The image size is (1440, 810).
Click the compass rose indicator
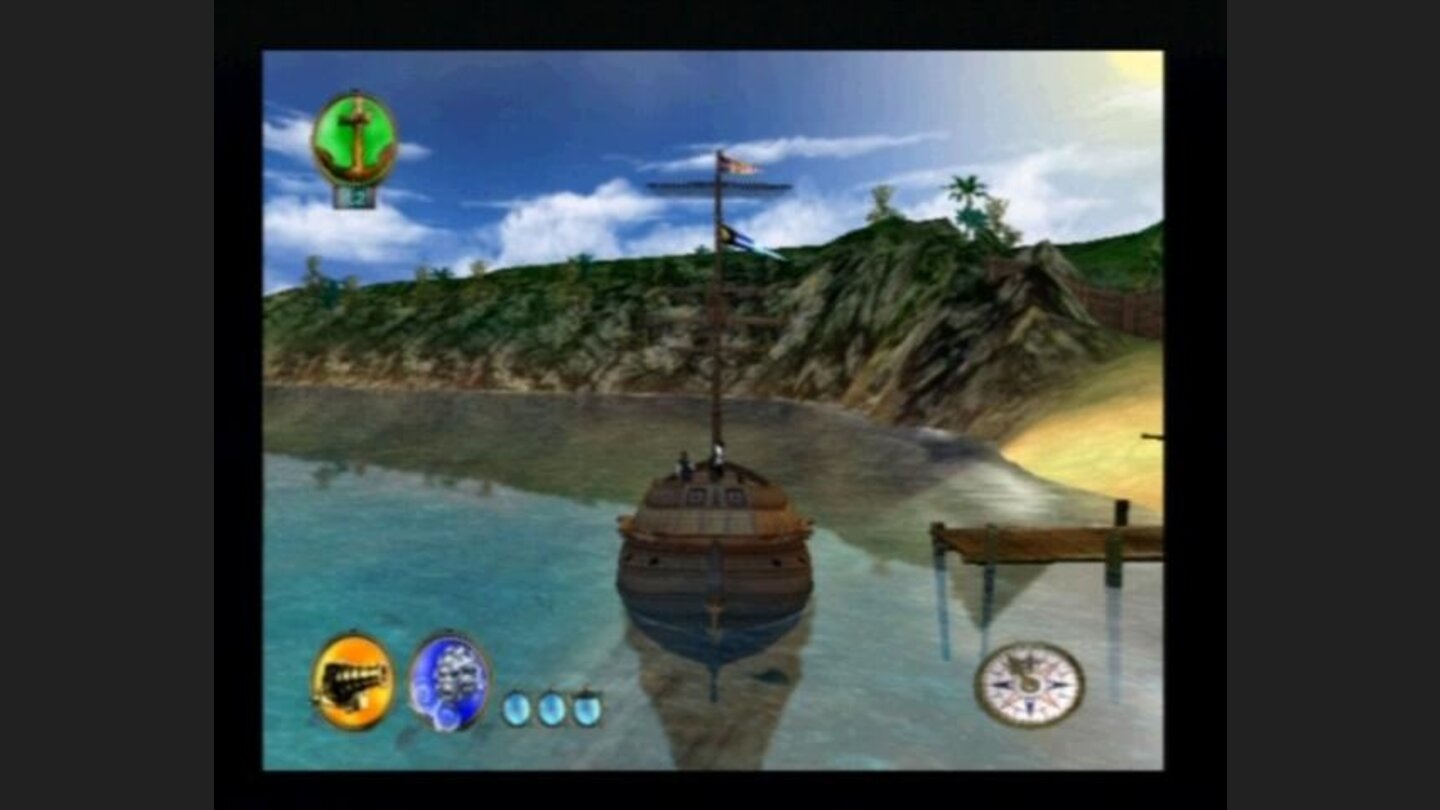[1029, 686]
